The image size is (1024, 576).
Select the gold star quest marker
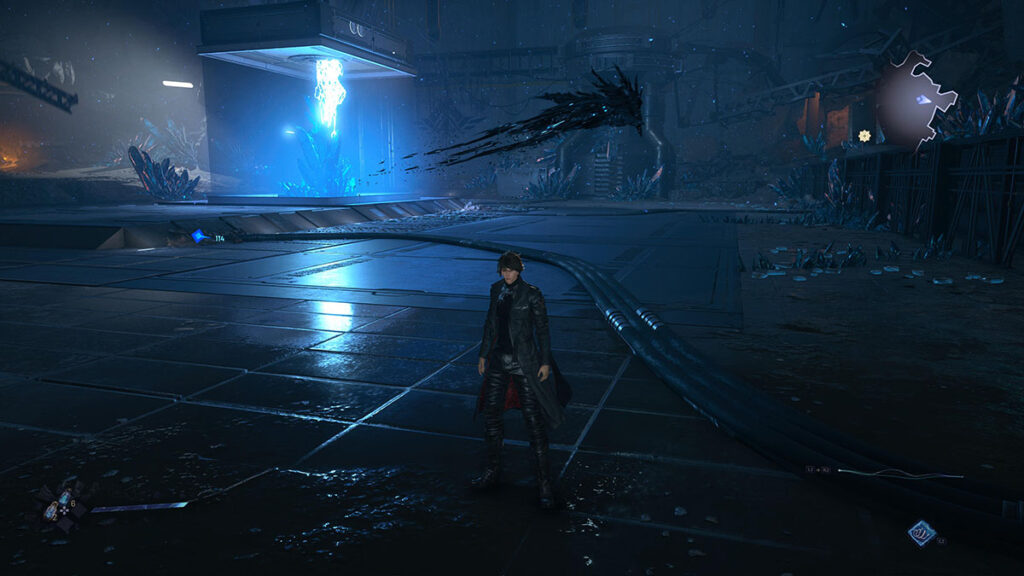tap(864, 135)
